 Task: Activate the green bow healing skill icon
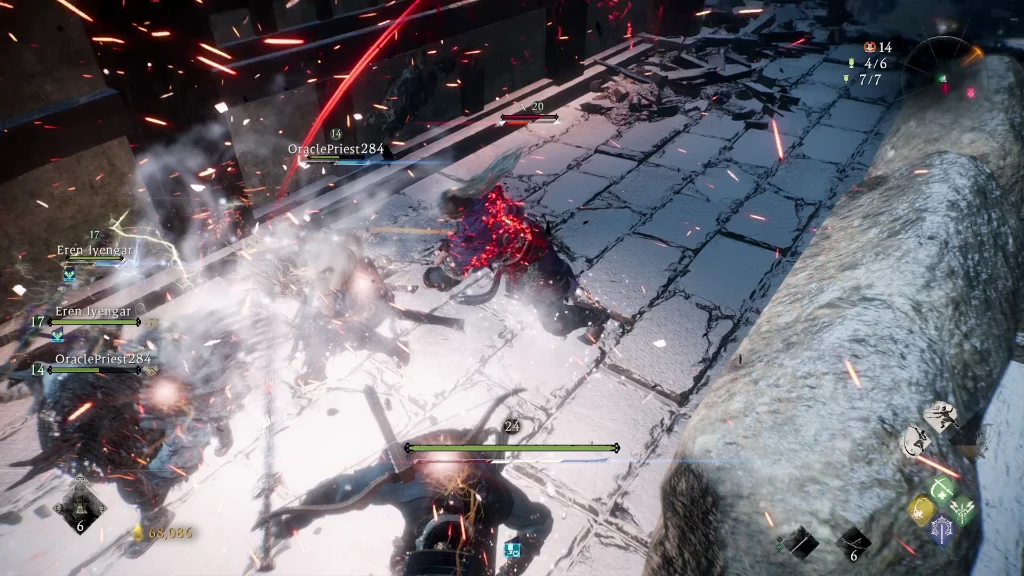(940, 489)
